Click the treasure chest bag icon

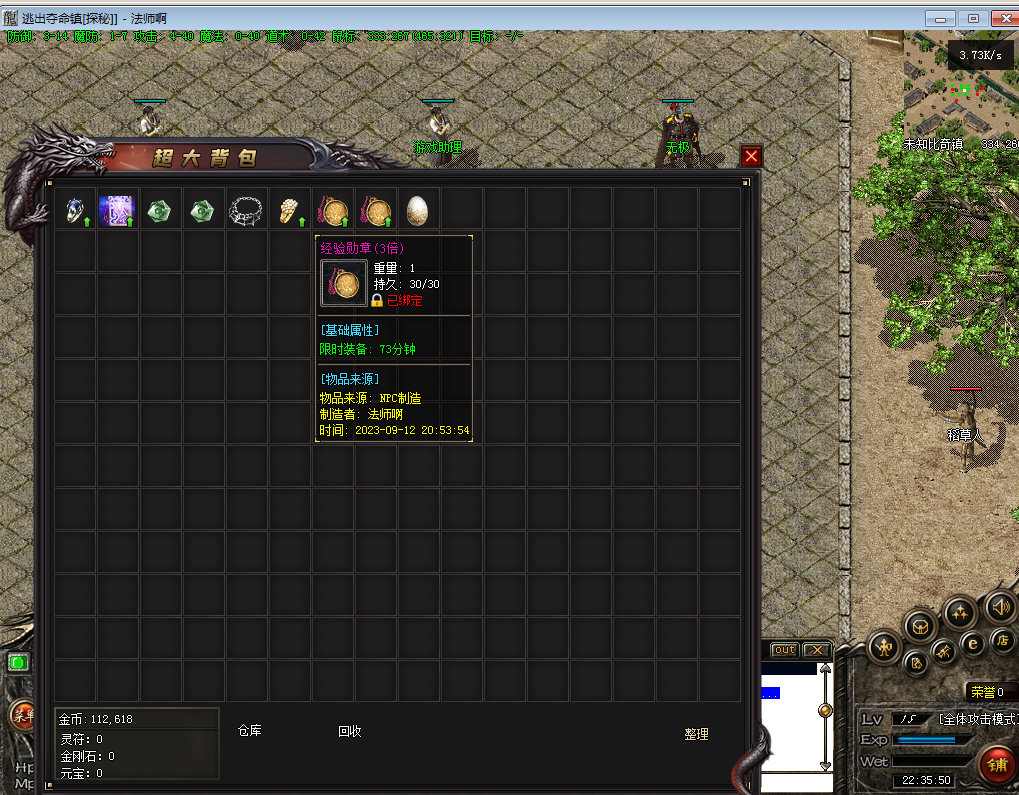coord(920,628)
